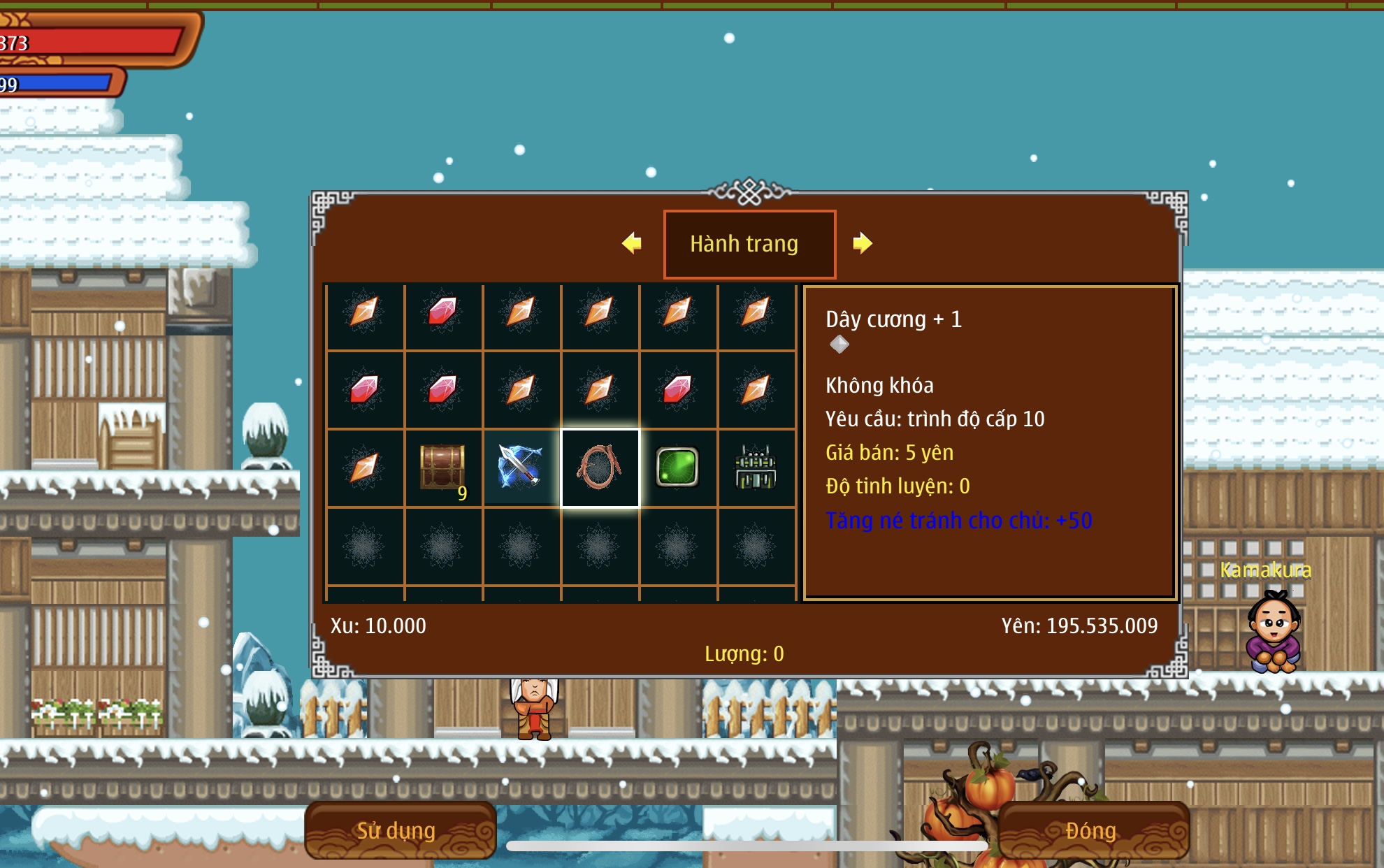The height and width of the screenshot is (868, 1384).
Task: Select the Dây cương rope item
Action: (x=600, y=468)
